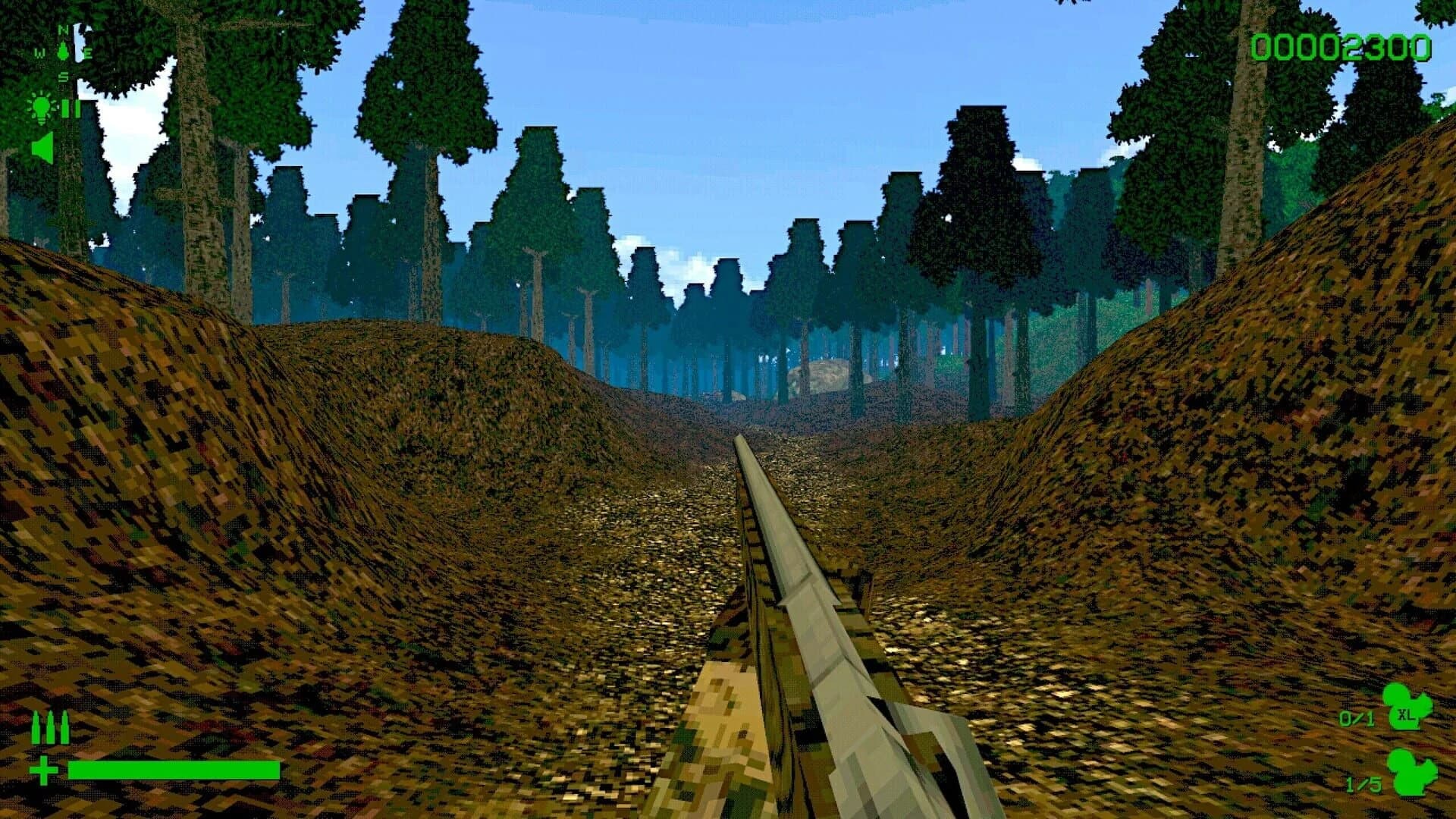Image resolution: width=1456 pixels, height=819 pixels.
Task: Toggle the flashlight bulb icon
Action: [x=41, y=108]
